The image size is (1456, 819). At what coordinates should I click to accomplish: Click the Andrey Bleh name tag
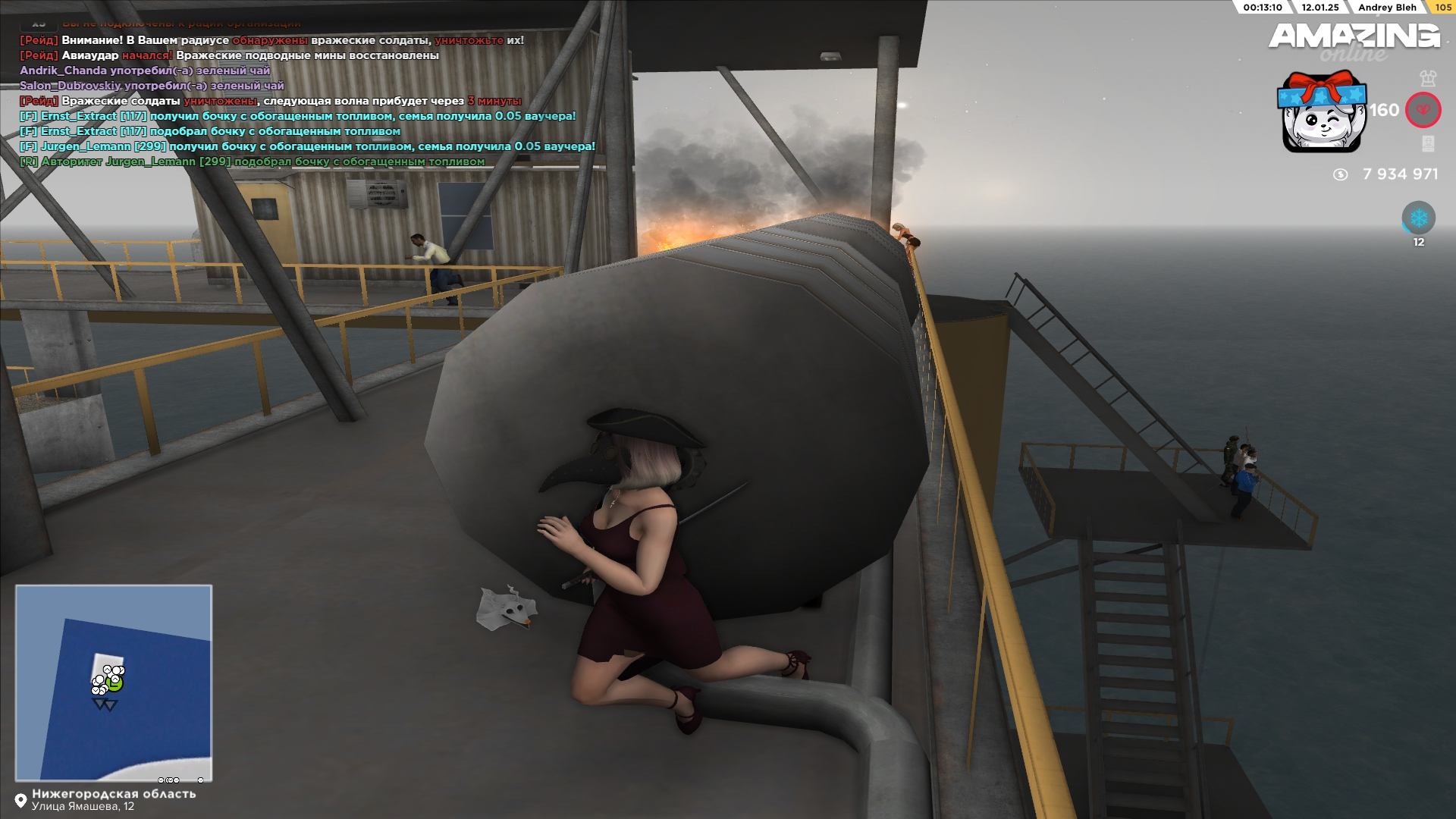(1387, 8)
